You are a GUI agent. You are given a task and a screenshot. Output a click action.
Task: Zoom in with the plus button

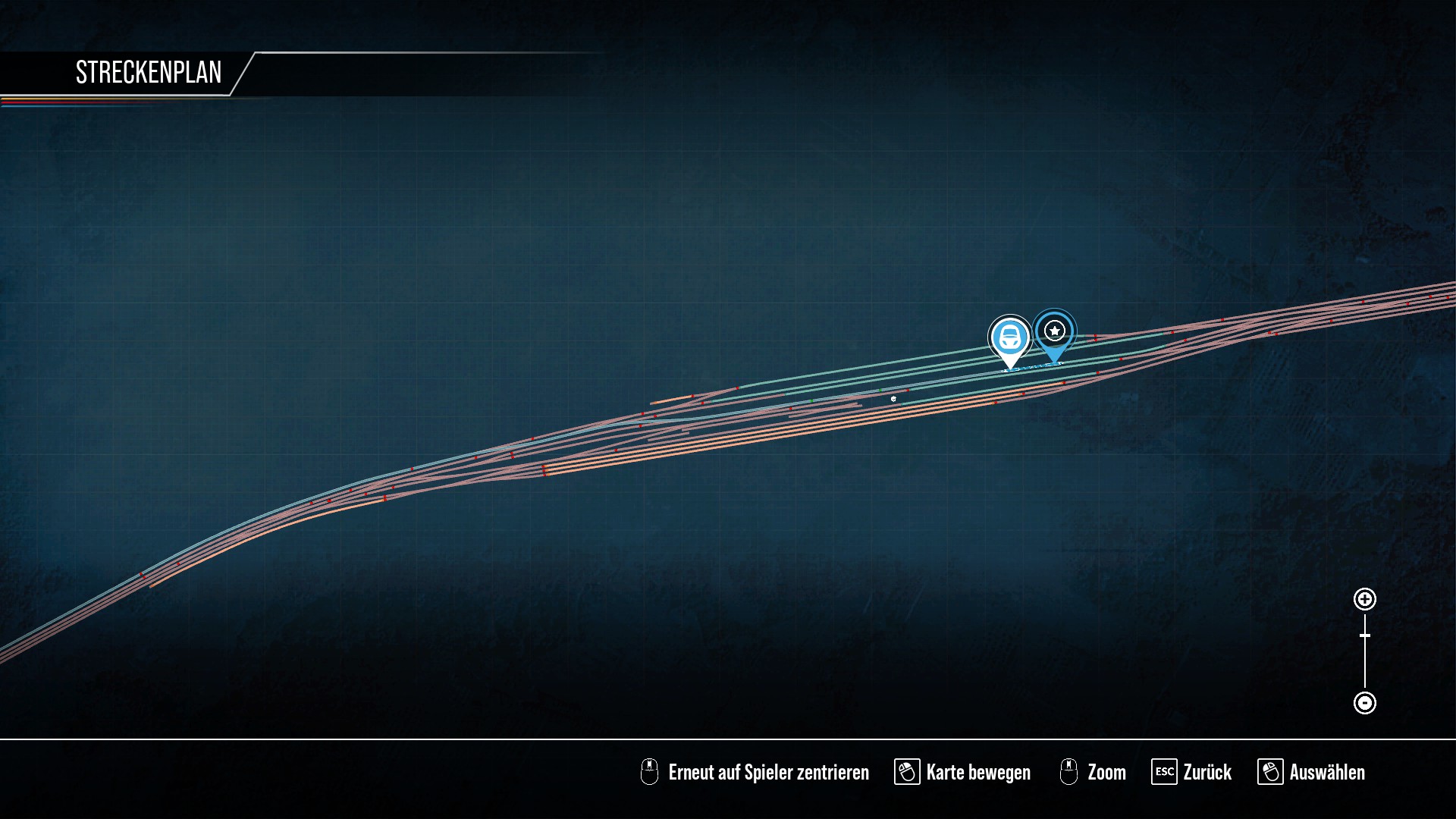click(1364, 599)
